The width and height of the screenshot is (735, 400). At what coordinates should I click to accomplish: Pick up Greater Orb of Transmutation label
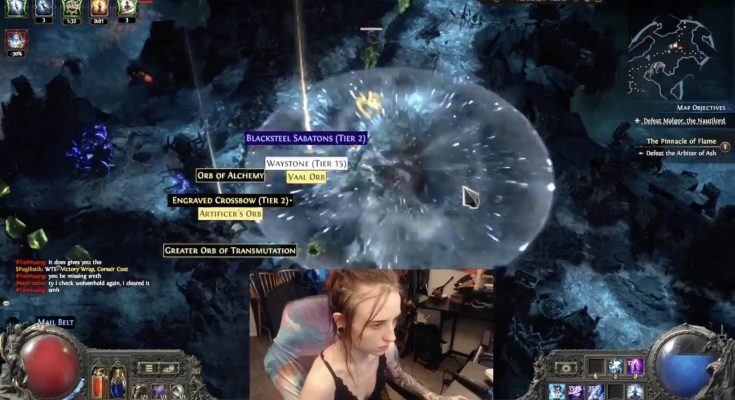tap(230, 250)
